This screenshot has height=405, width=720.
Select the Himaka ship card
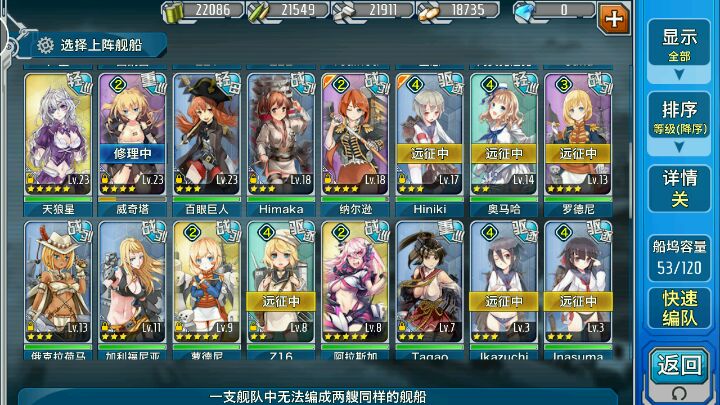[x=280, y=135]
